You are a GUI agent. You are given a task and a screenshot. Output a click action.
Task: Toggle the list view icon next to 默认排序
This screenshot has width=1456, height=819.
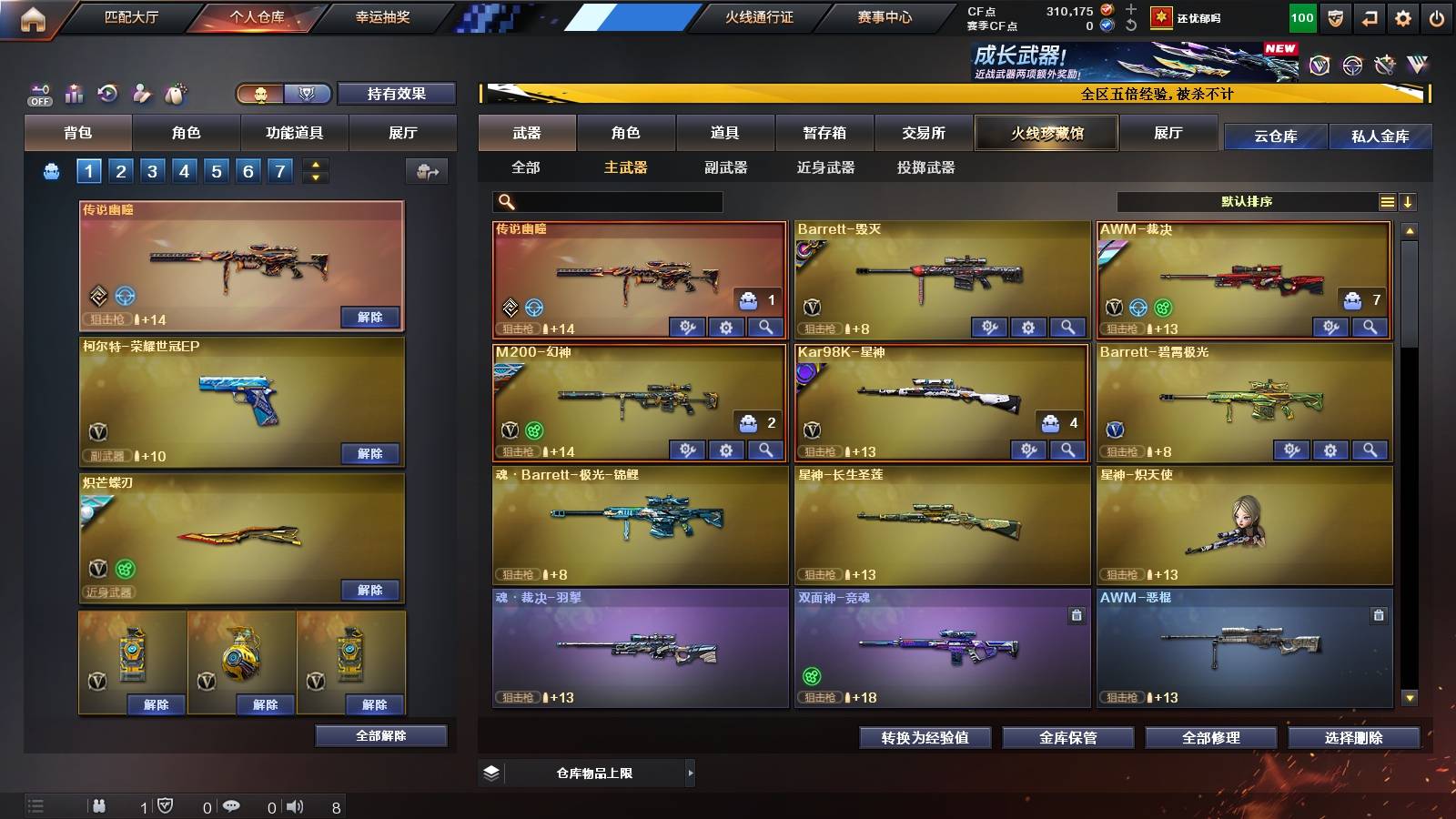[x=1387, y=202]
